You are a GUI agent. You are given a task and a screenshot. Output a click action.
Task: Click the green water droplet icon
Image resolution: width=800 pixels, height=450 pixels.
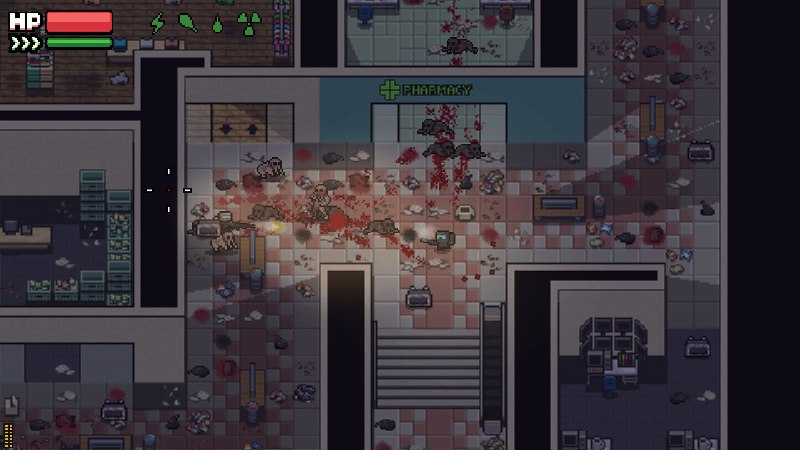click(217, 23)
